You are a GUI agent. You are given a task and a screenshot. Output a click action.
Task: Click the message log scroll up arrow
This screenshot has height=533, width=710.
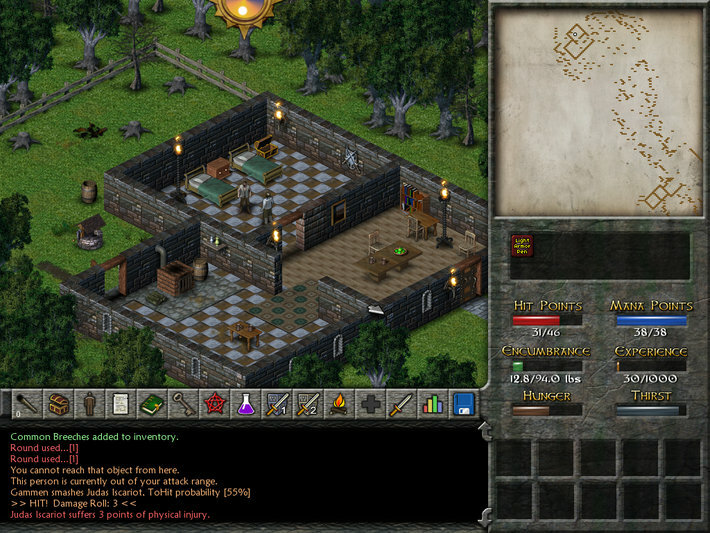(x=486, y=430)
